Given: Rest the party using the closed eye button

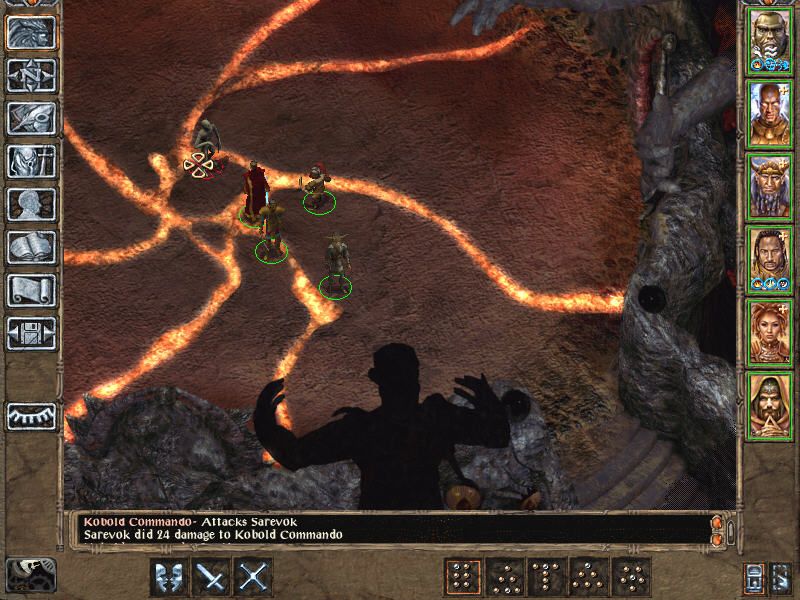Looking at the screenshot, I should pyautogui.click(x=31, y=415).
